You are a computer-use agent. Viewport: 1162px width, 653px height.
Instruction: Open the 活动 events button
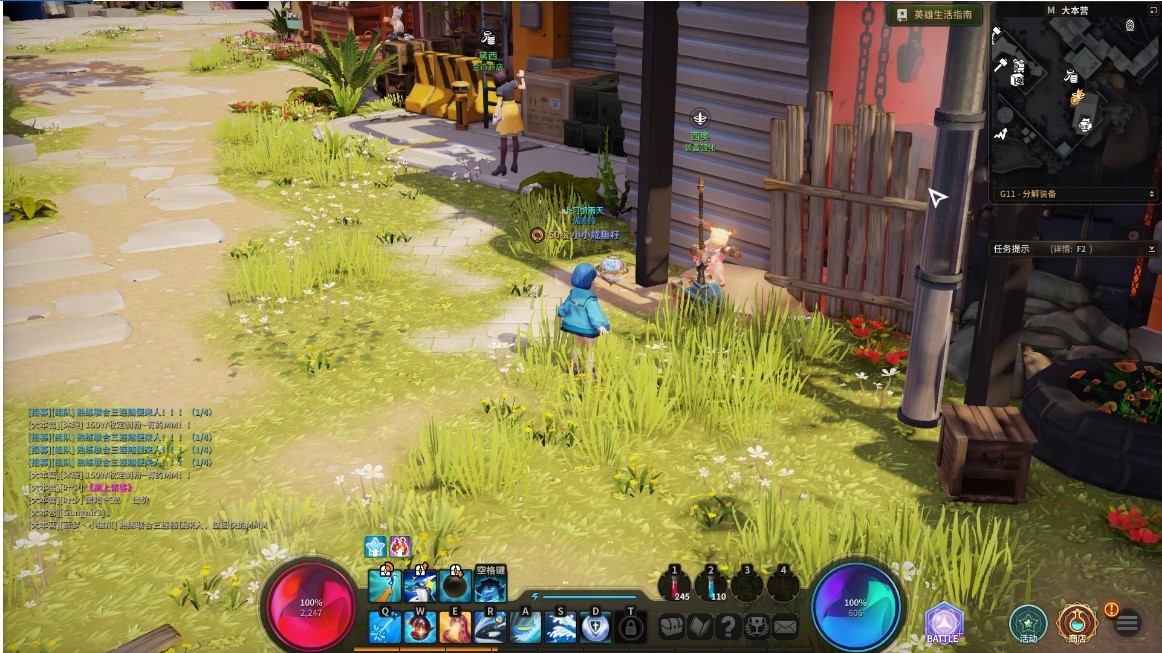pyautogui.click(x=1027, y=623)
